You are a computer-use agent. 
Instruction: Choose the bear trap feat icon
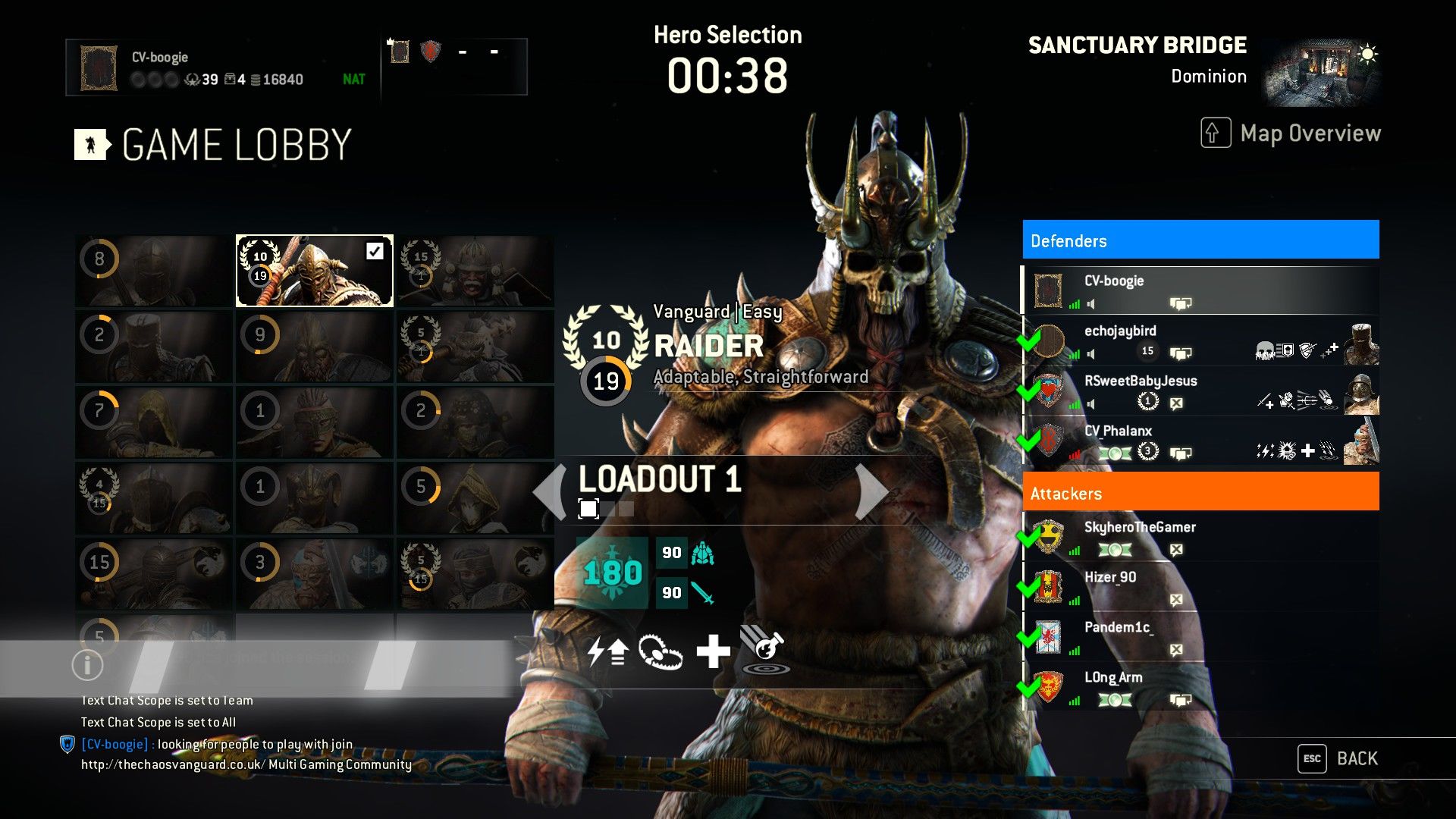pos(660,651)
